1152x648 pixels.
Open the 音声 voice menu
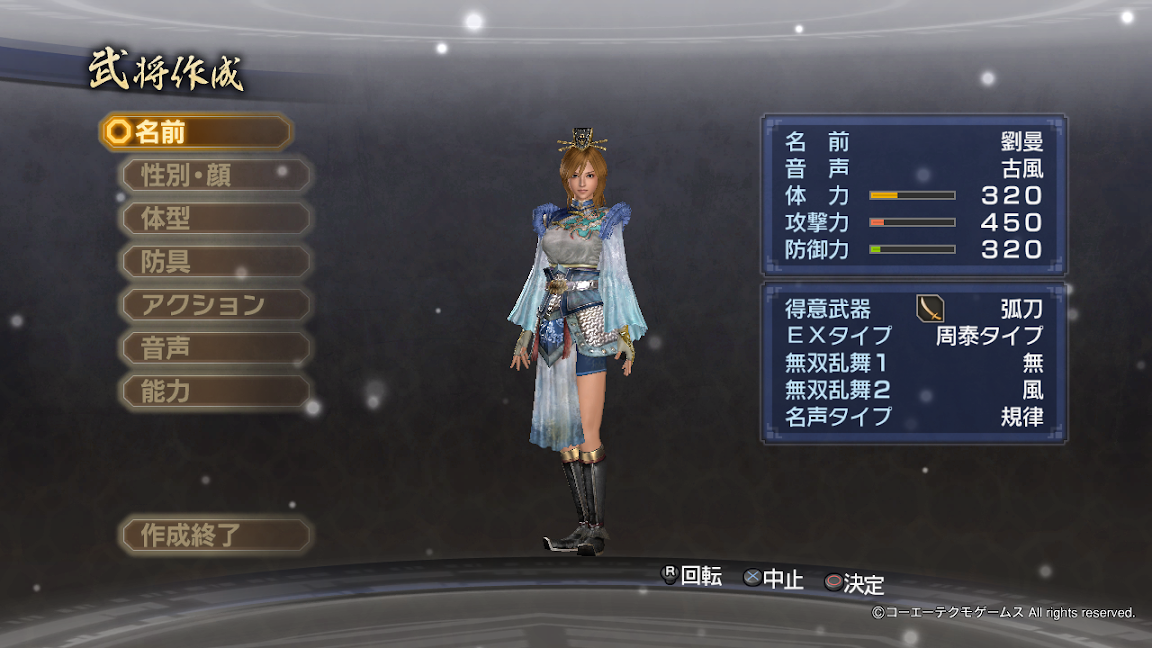[x=216, y=348]
